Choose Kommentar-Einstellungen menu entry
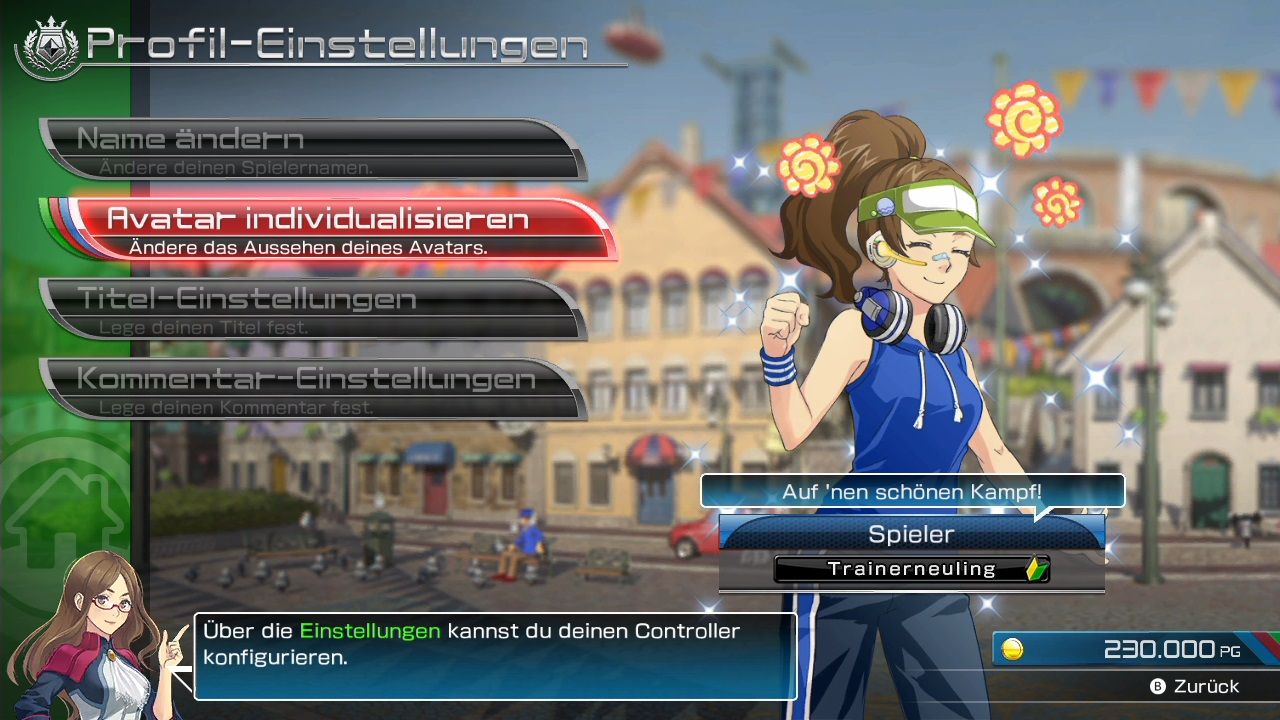Viewport: 1280px width, 720px height. coord(312,389)
